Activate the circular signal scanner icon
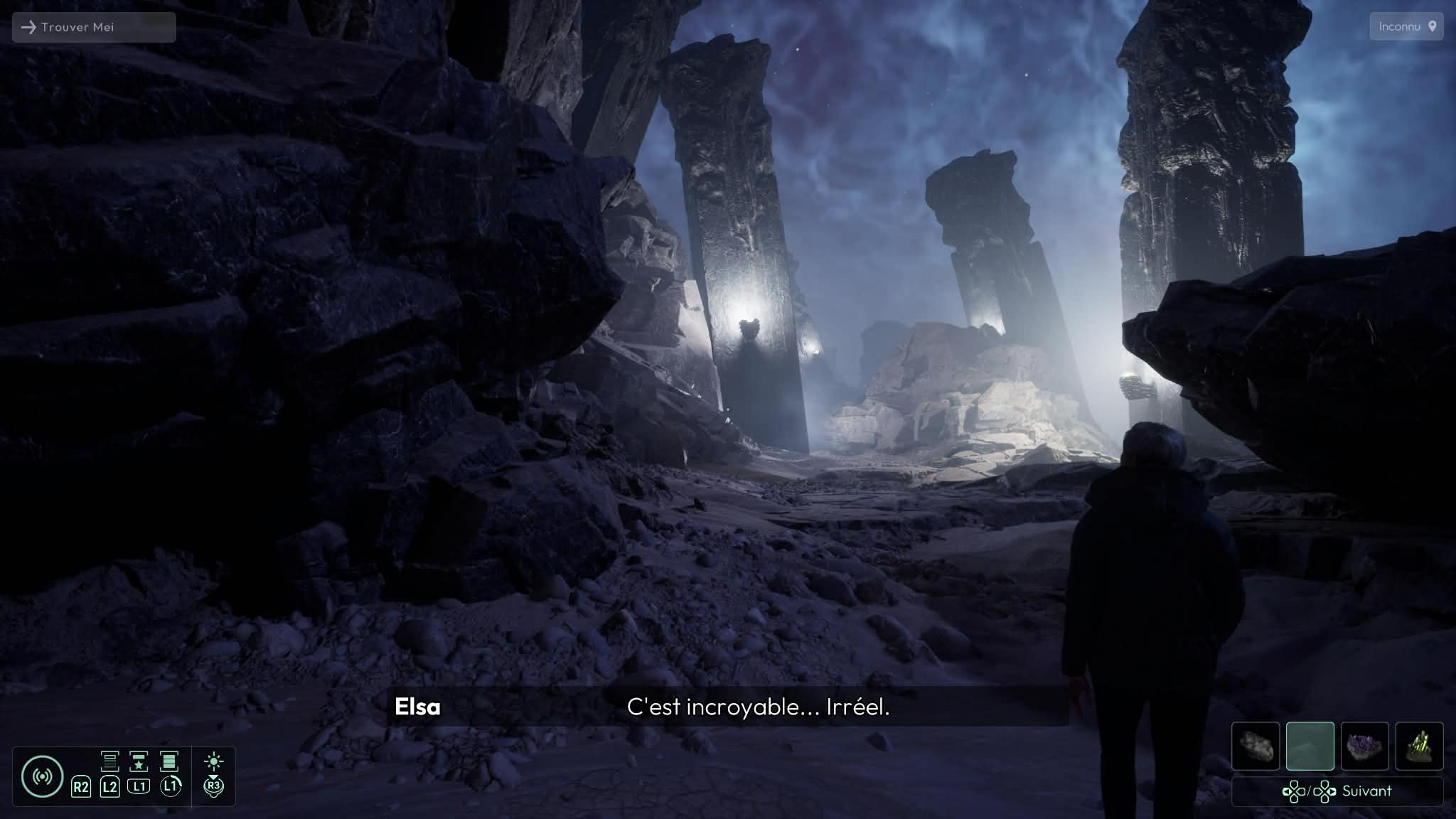 pyautogui.click(x=42, y=776)
